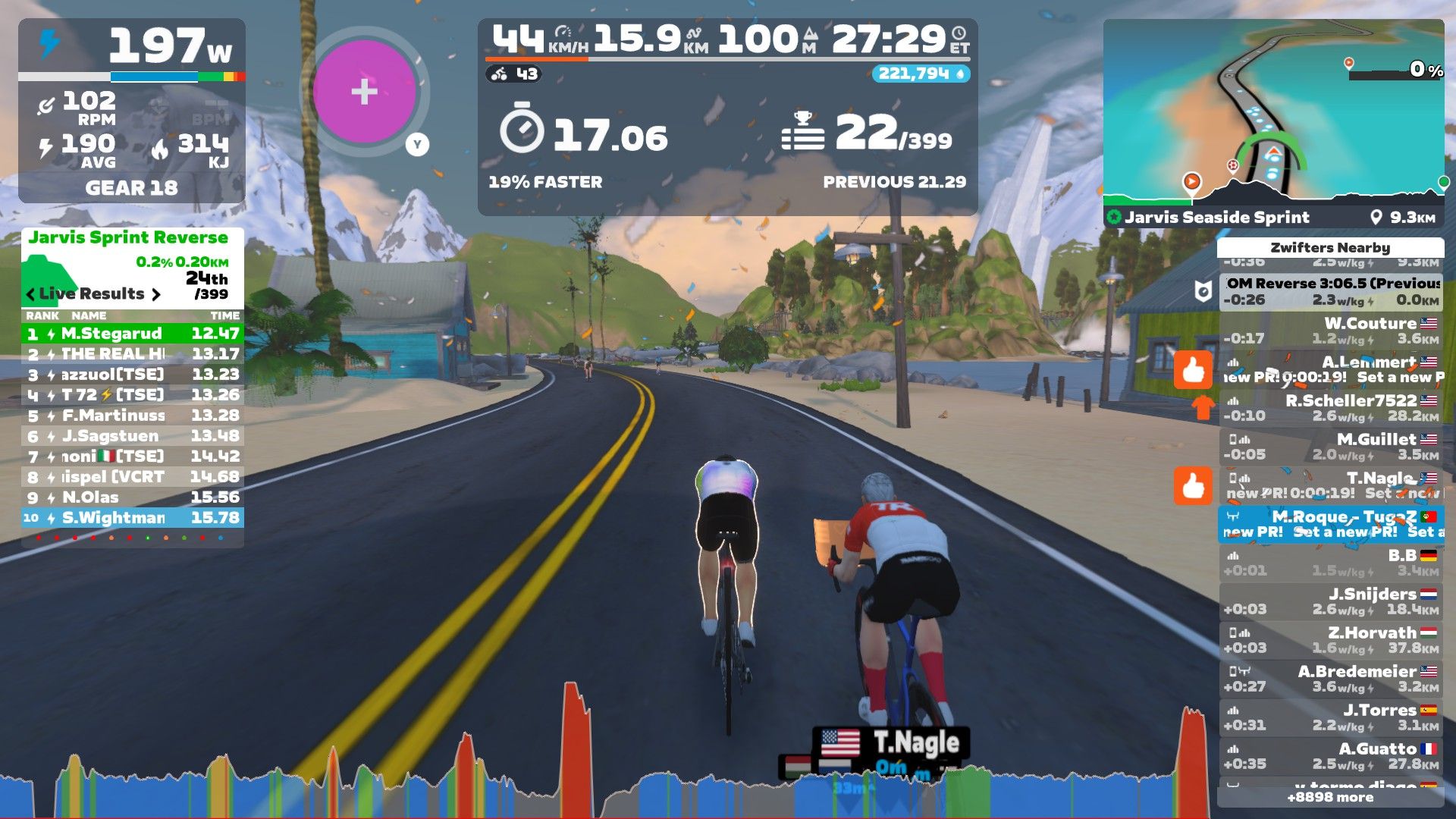Select S.Wightman leaderboard row
1456x819 pixels.
click(132, 518)
